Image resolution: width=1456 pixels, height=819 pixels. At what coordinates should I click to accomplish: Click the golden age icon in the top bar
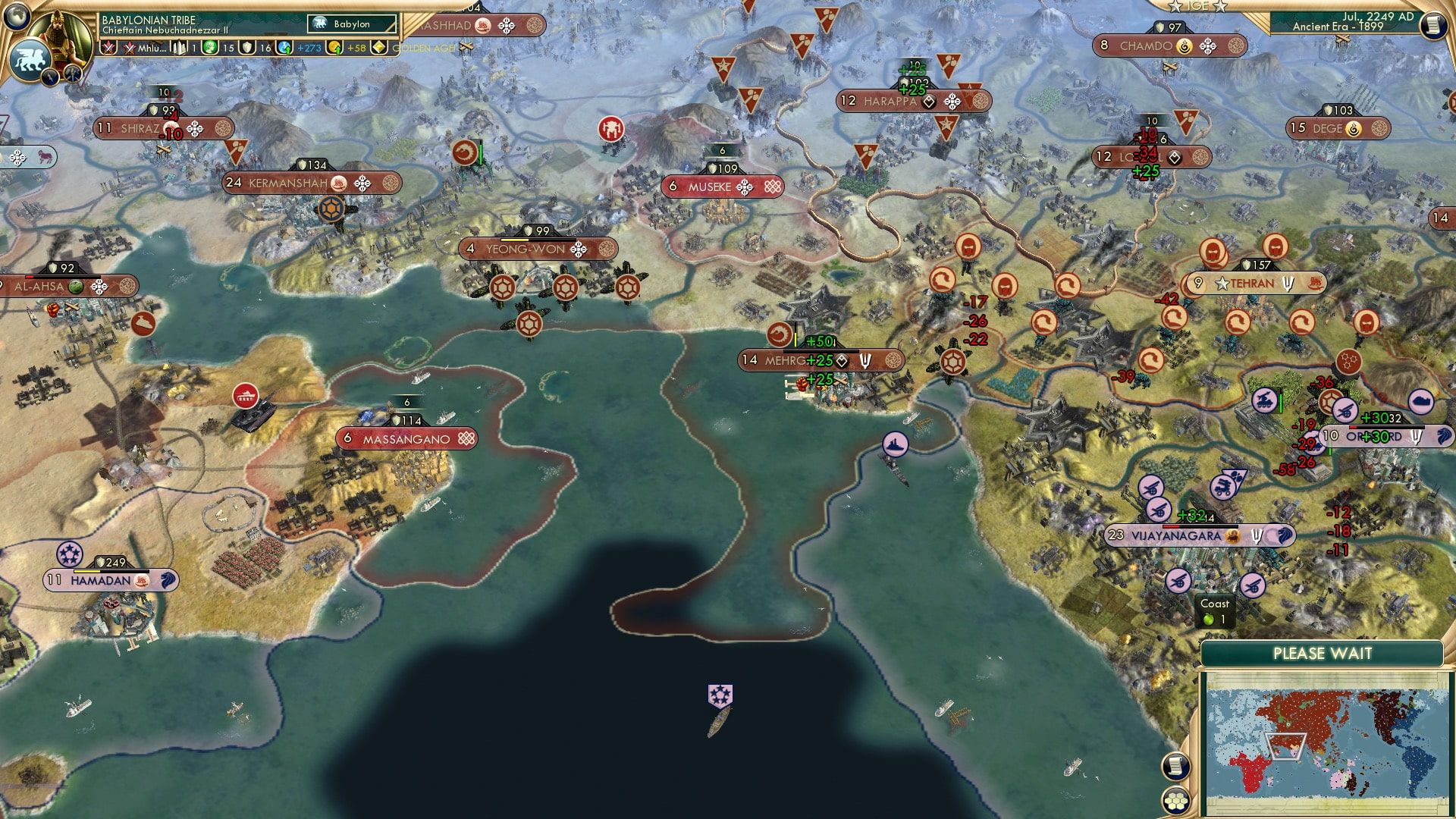pos(379,48)
